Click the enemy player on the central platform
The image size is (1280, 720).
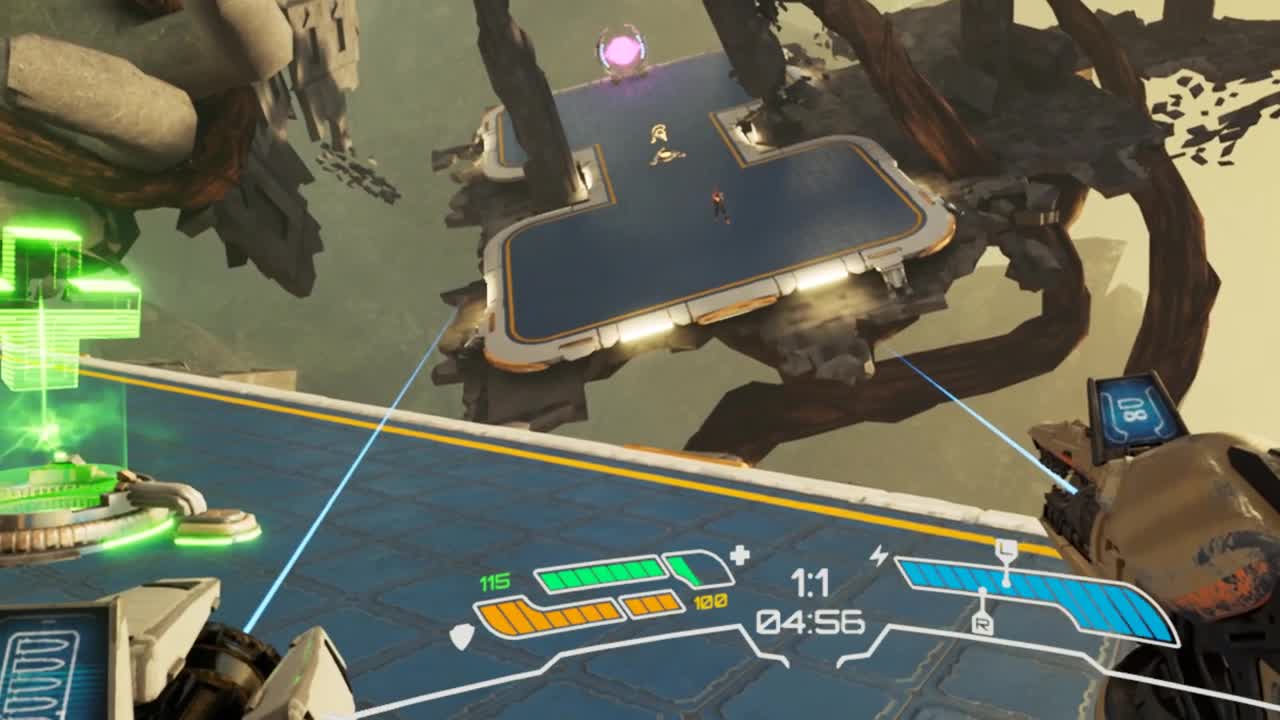click(x=717, y=202)
